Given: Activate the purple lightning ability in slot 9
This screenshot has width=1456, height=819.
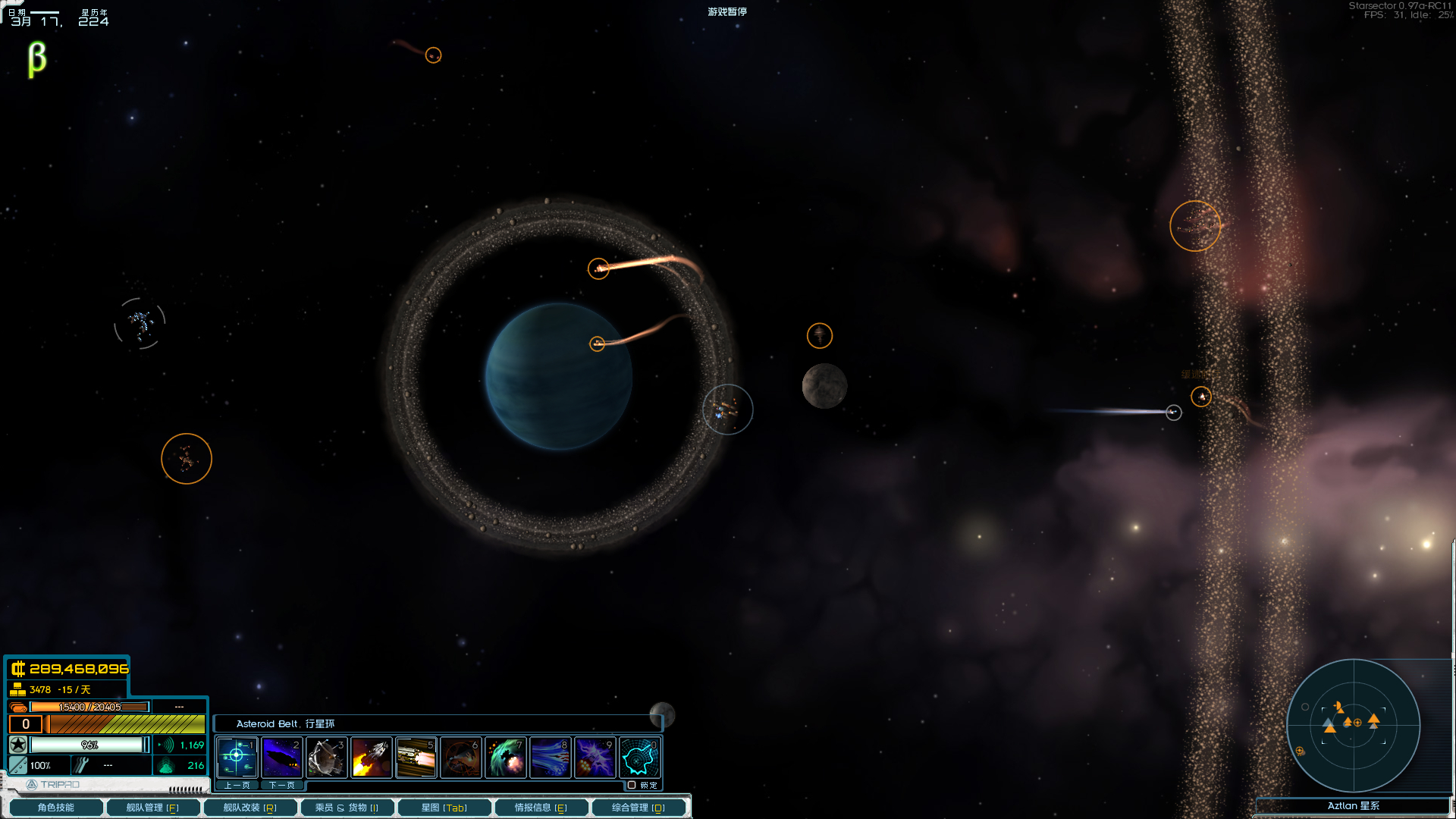Looking at the screenshot, I should [x=595, y=757].
